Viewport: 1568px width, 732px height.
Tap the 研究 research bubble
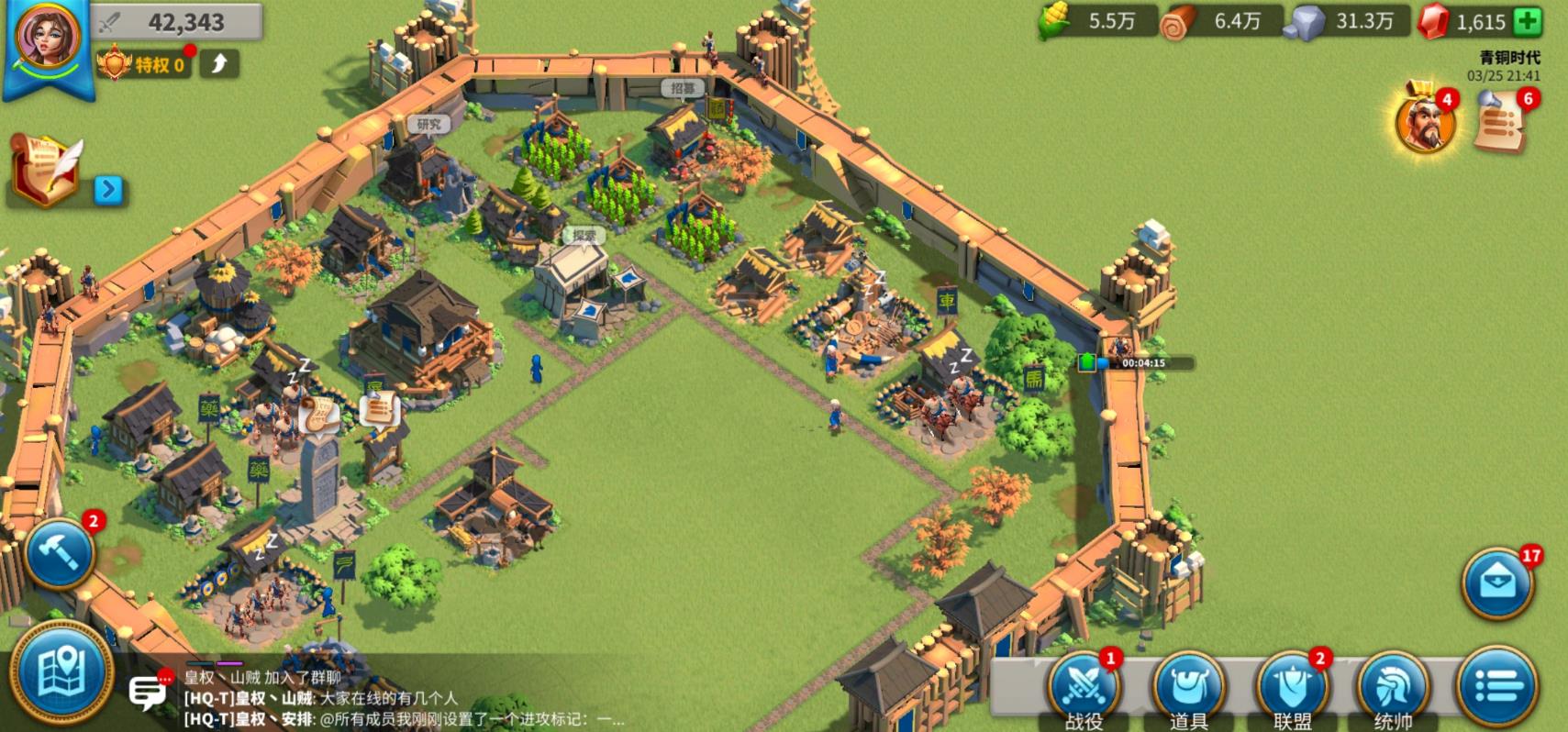pyautogui.click(x=428, y=125)
